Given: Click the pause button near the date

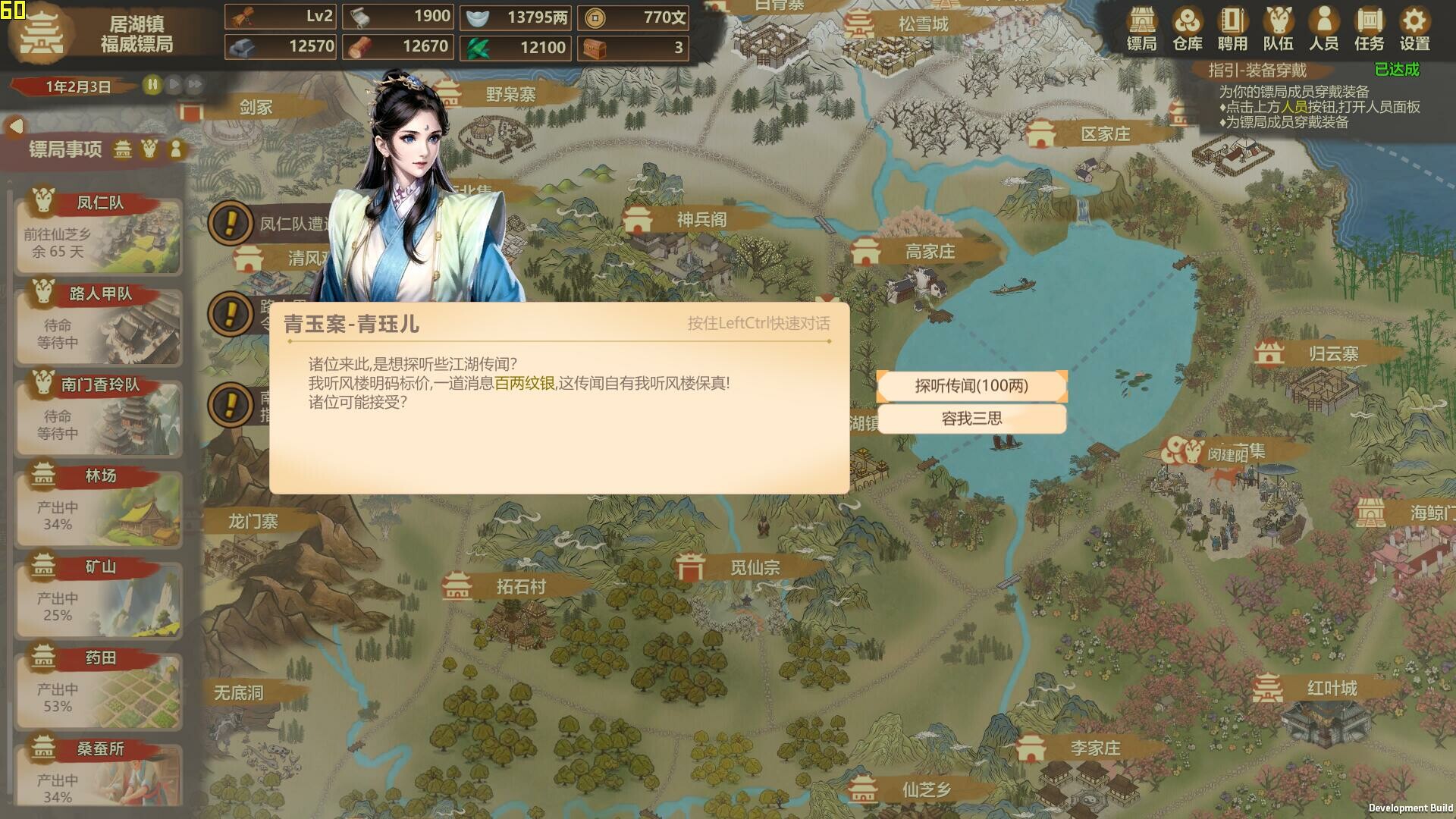Looking at the screenshot, I should point(152,85).
